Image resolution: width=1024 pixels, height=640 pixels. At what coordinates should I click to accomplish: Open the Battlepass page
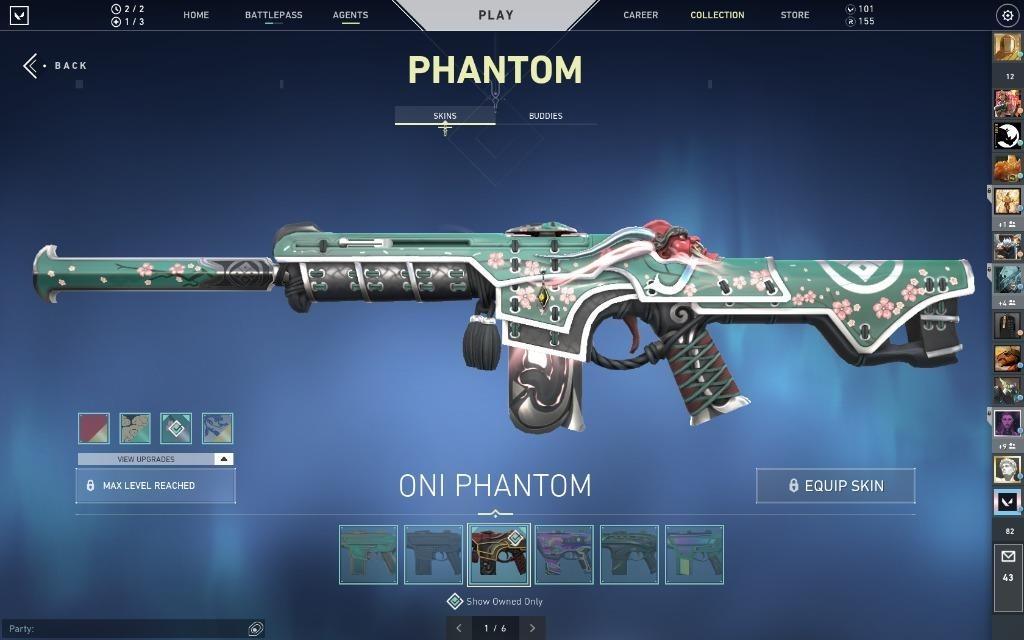[273, 15]
